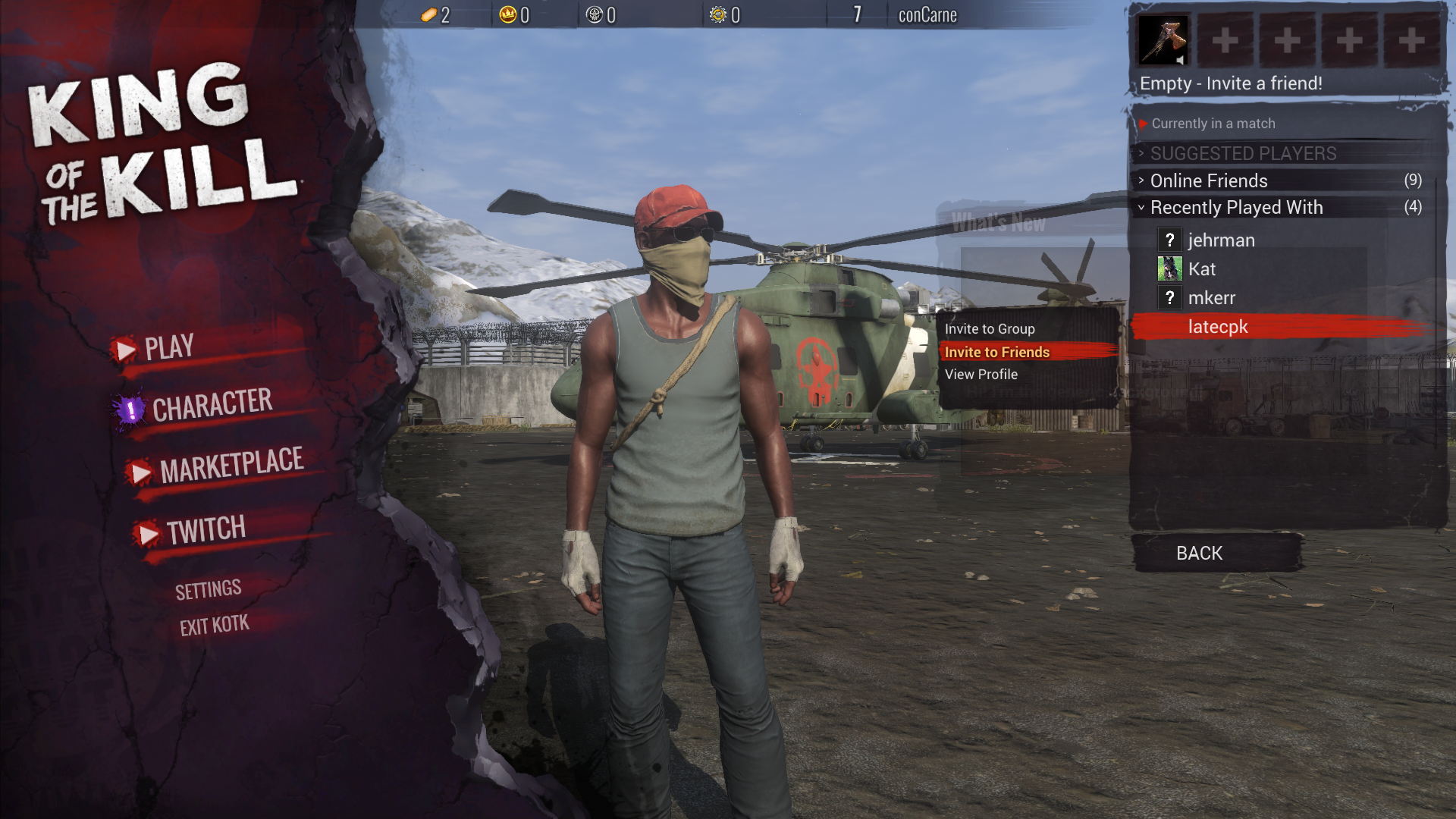Click Kat's avatar thumbnail
The image size is (1456, 819).
point(1170,269)
